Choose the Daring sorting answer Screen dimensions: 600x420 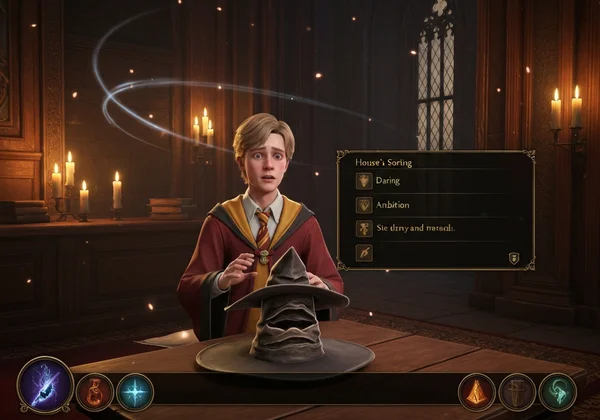[x=400, y=181]
